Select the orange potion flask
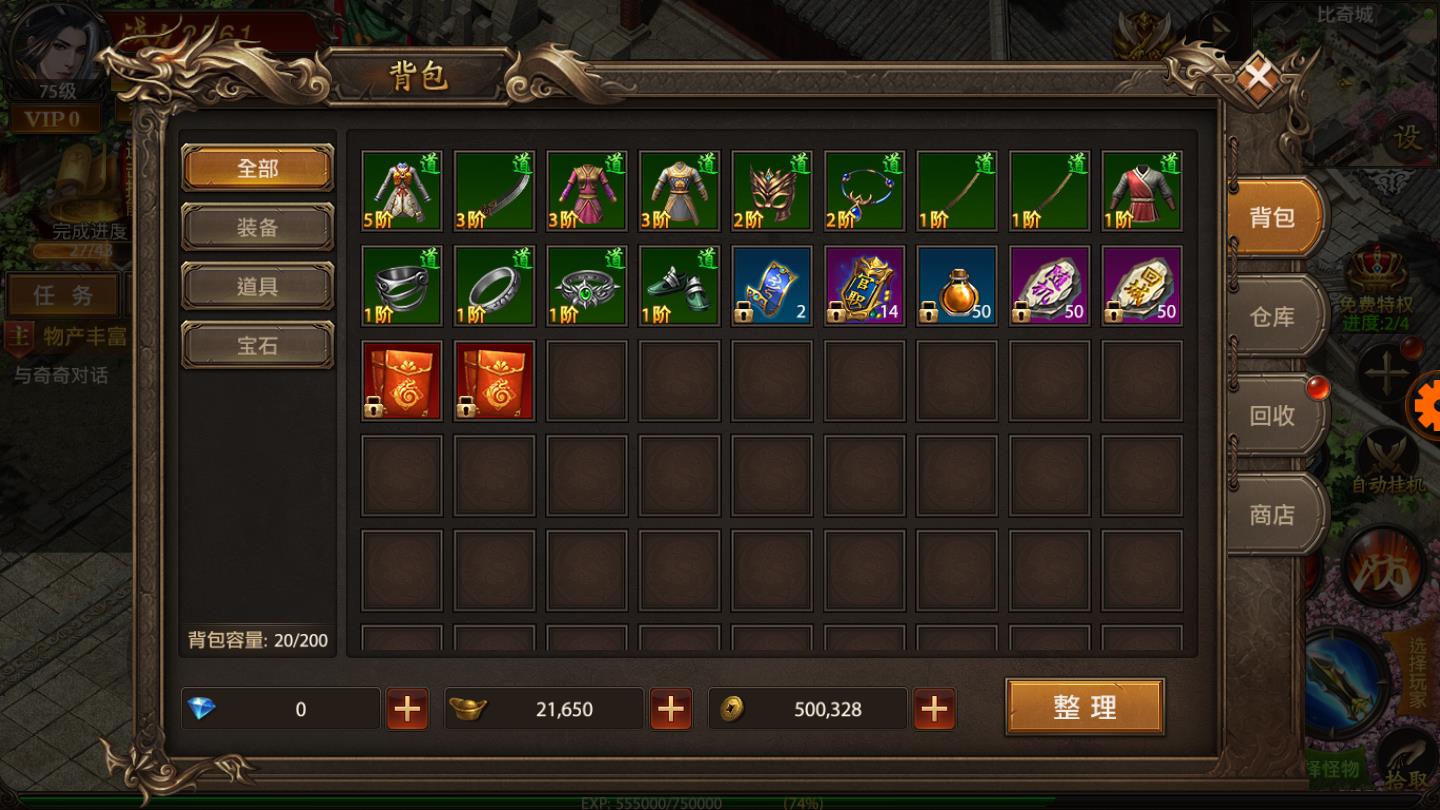1440x810 pixels. click(957, 286)
